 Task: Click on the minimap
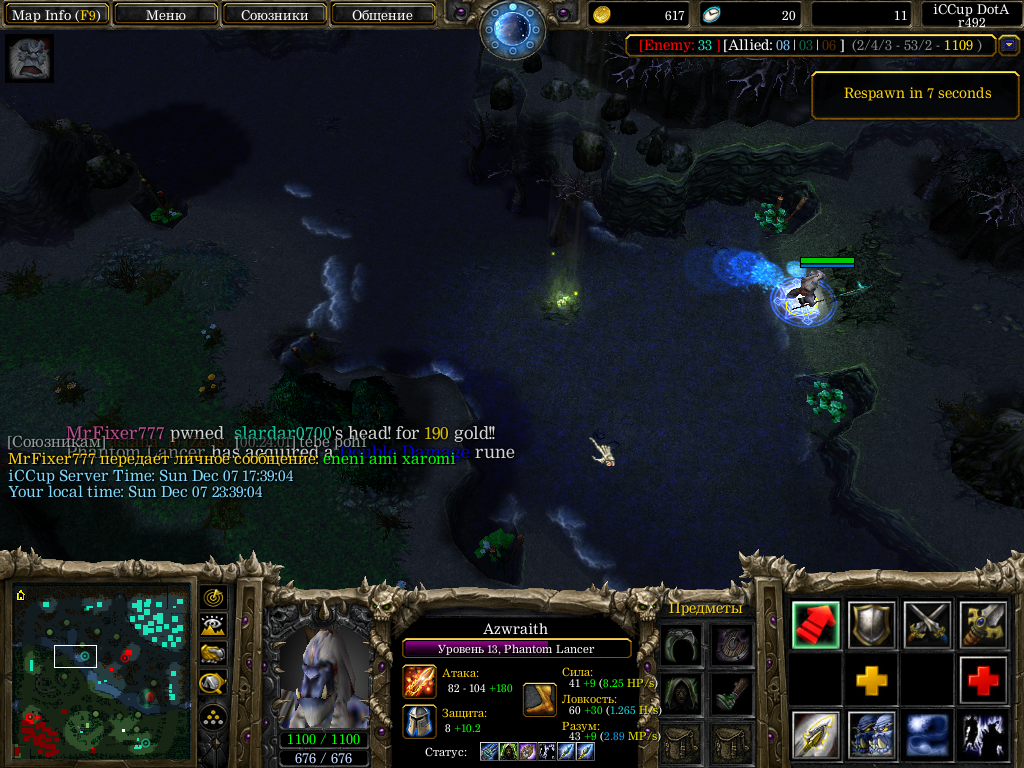(x=104, y=671)
